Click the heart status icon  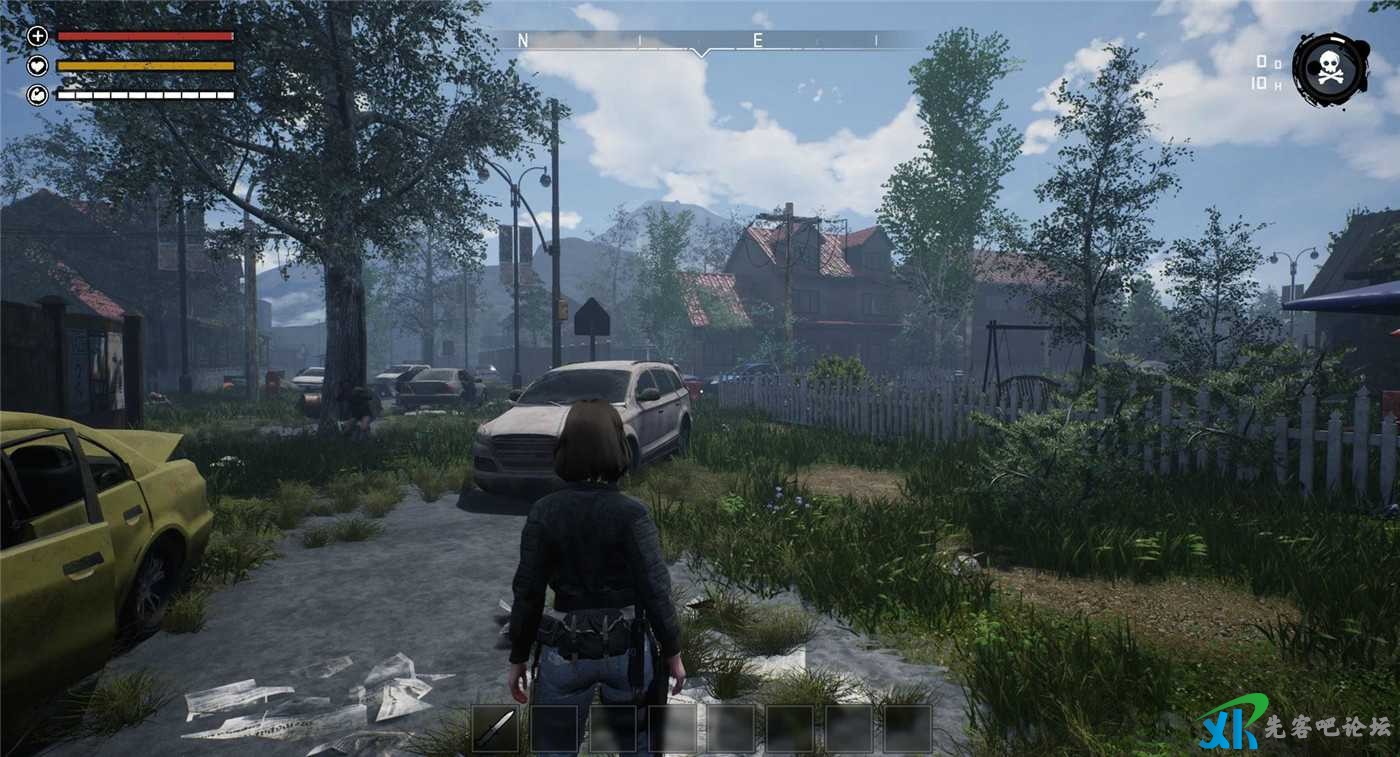coord(38,66)
